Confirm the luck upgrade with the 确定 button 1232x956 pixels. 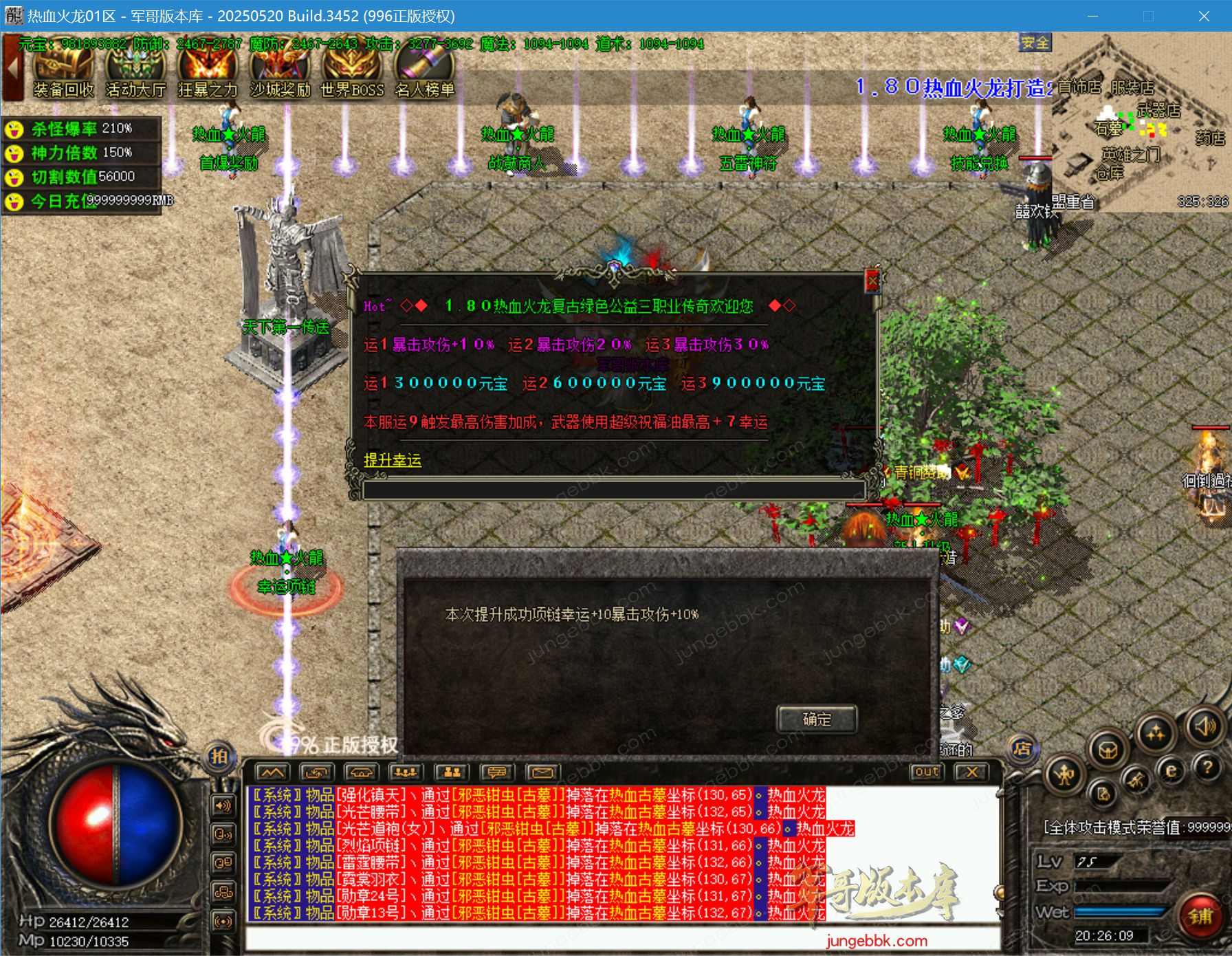pos(817,720)
